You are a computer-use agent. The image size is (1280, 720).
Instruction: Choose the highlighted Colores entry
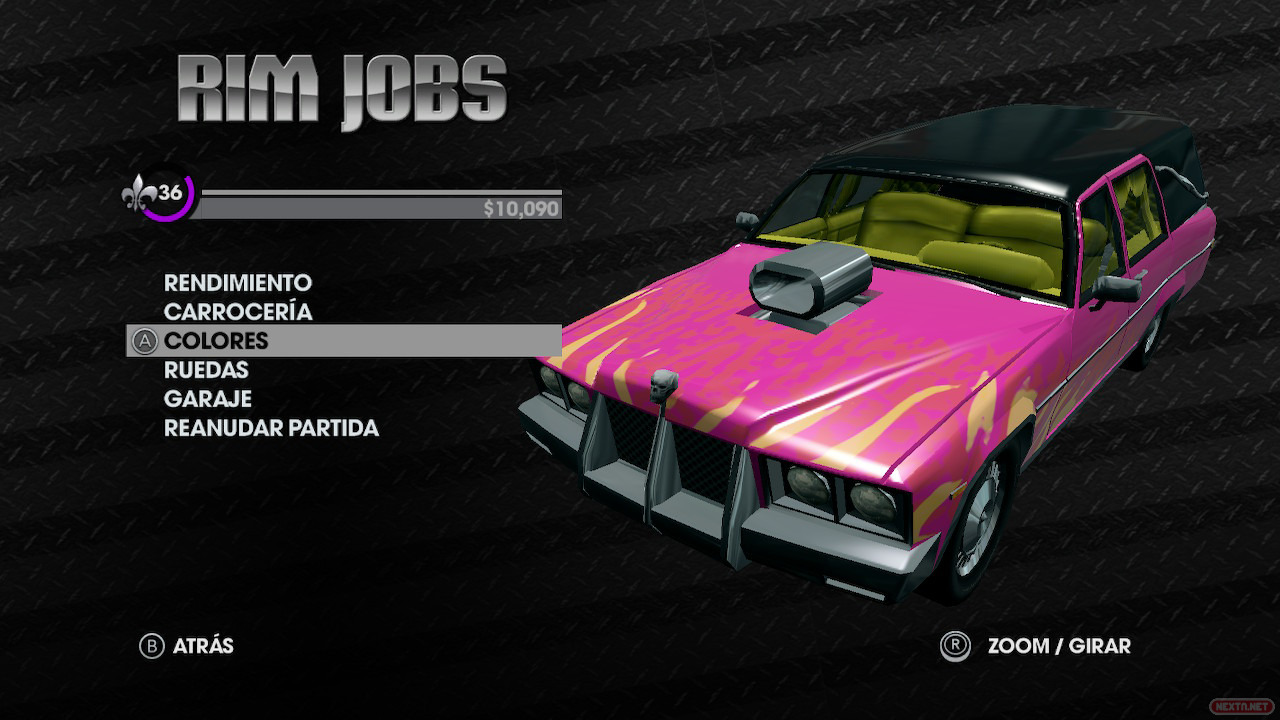[217, 341]
